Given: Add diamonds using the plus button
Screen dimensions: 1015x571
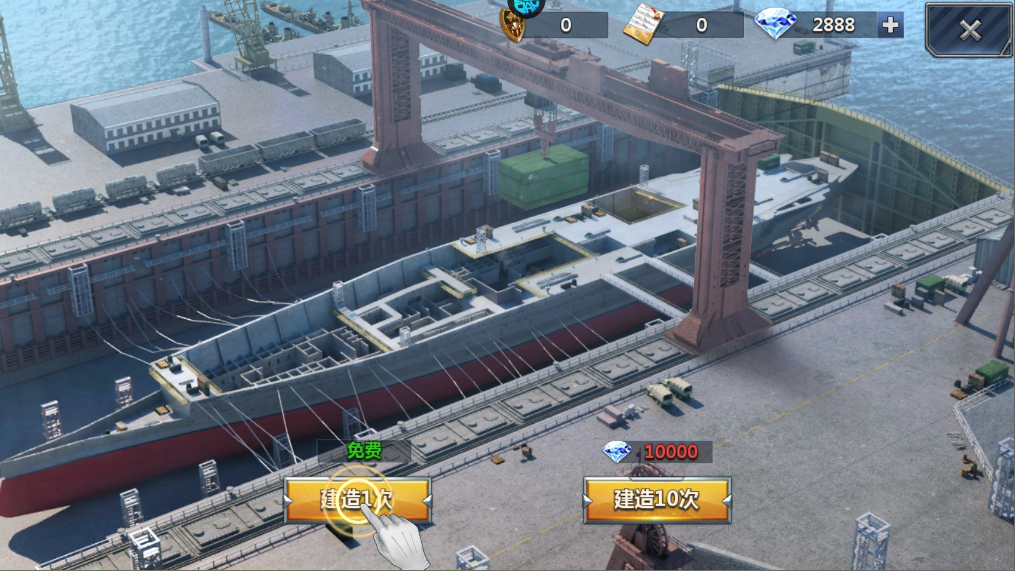Looking at the screenshot, I should point(890,25).
